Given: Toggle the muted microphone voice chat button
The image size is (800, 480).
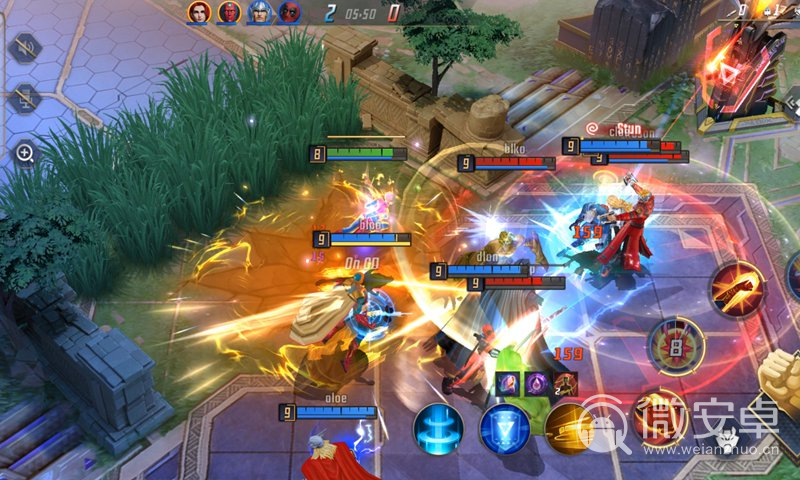Looking at the screenshot, I should pyautogui.click(x=25, y=99).
